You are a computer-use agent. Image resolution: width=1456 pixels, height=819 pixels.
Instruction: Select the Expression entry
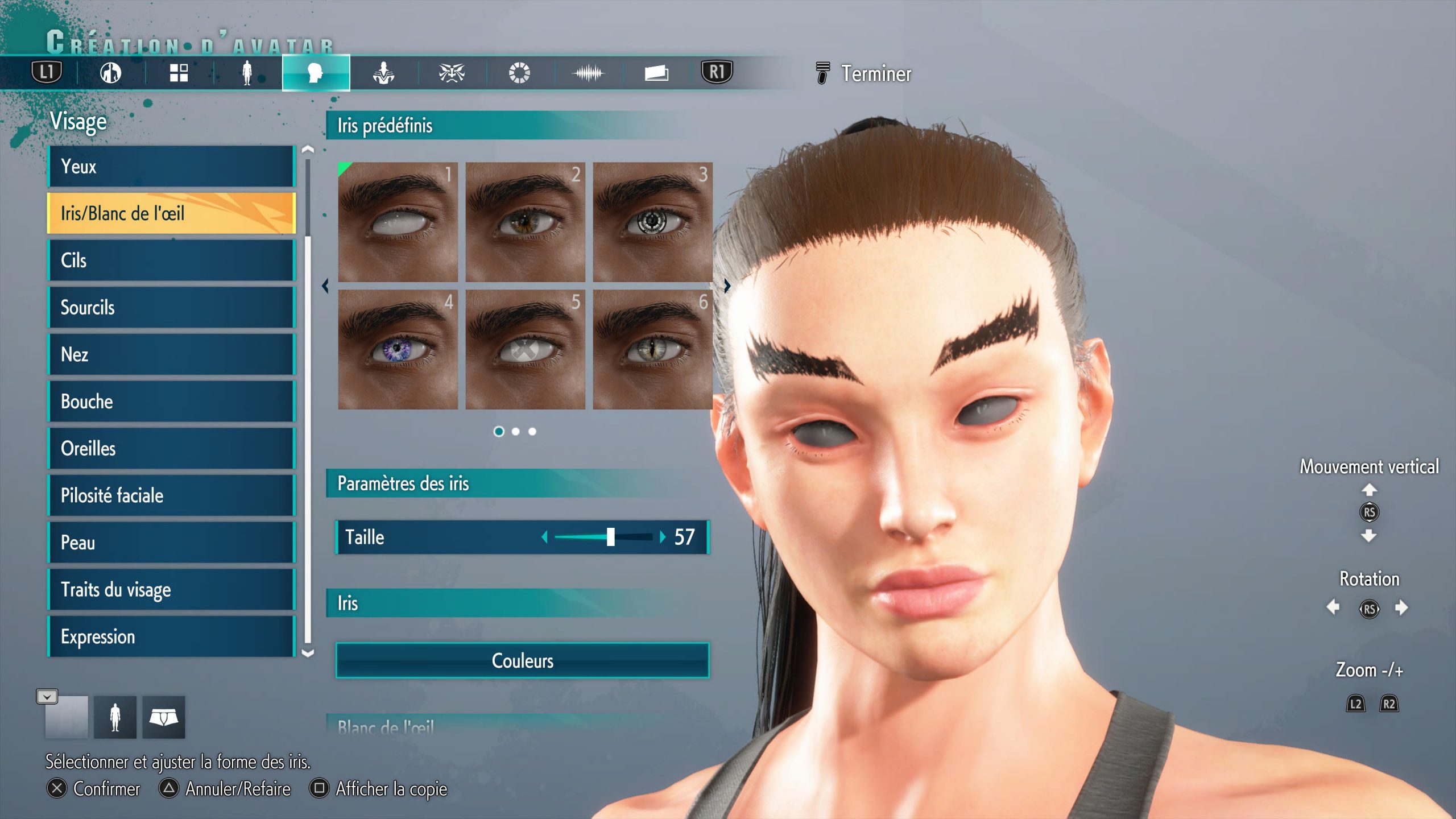pos(171,636)
